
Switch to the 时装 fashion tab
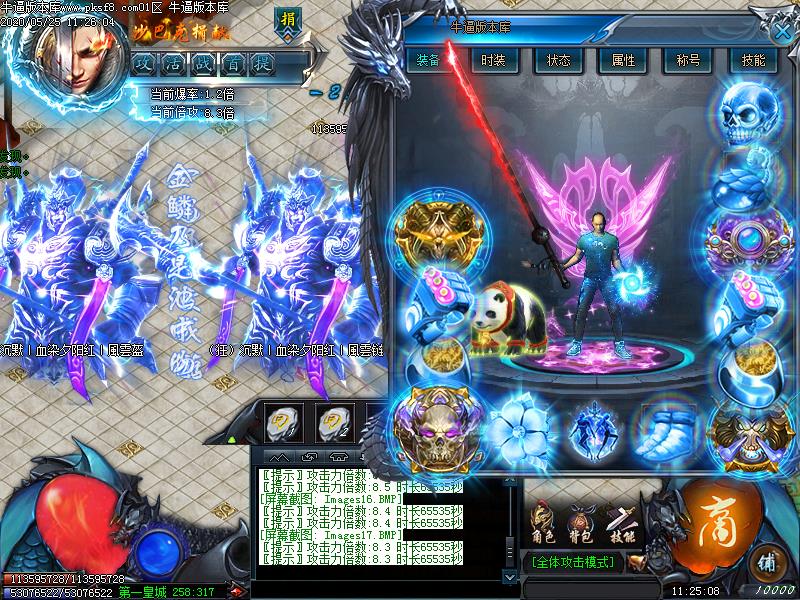coord(493,61)
